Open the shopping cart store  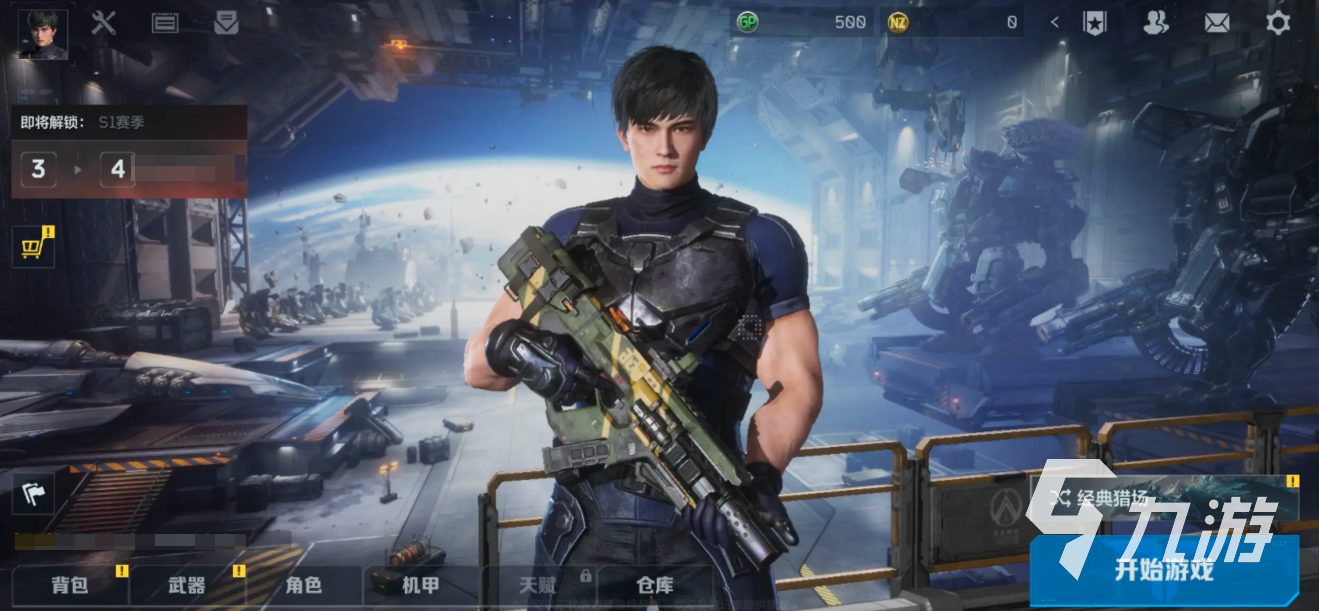[32, 246]
